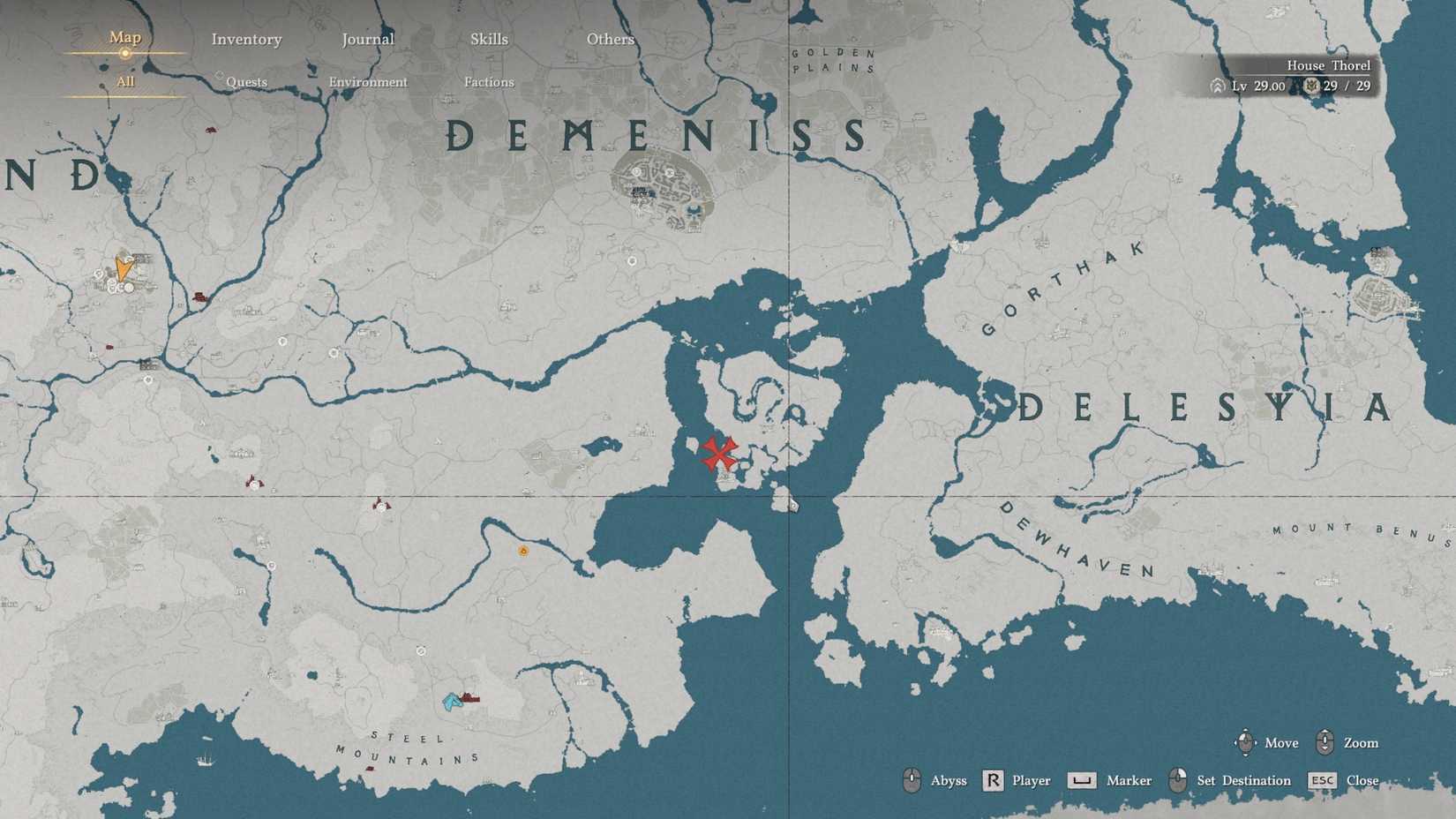1456x819 pixels.
Task: Click the gold slider indicator under the Map tab
Action: 124,55
